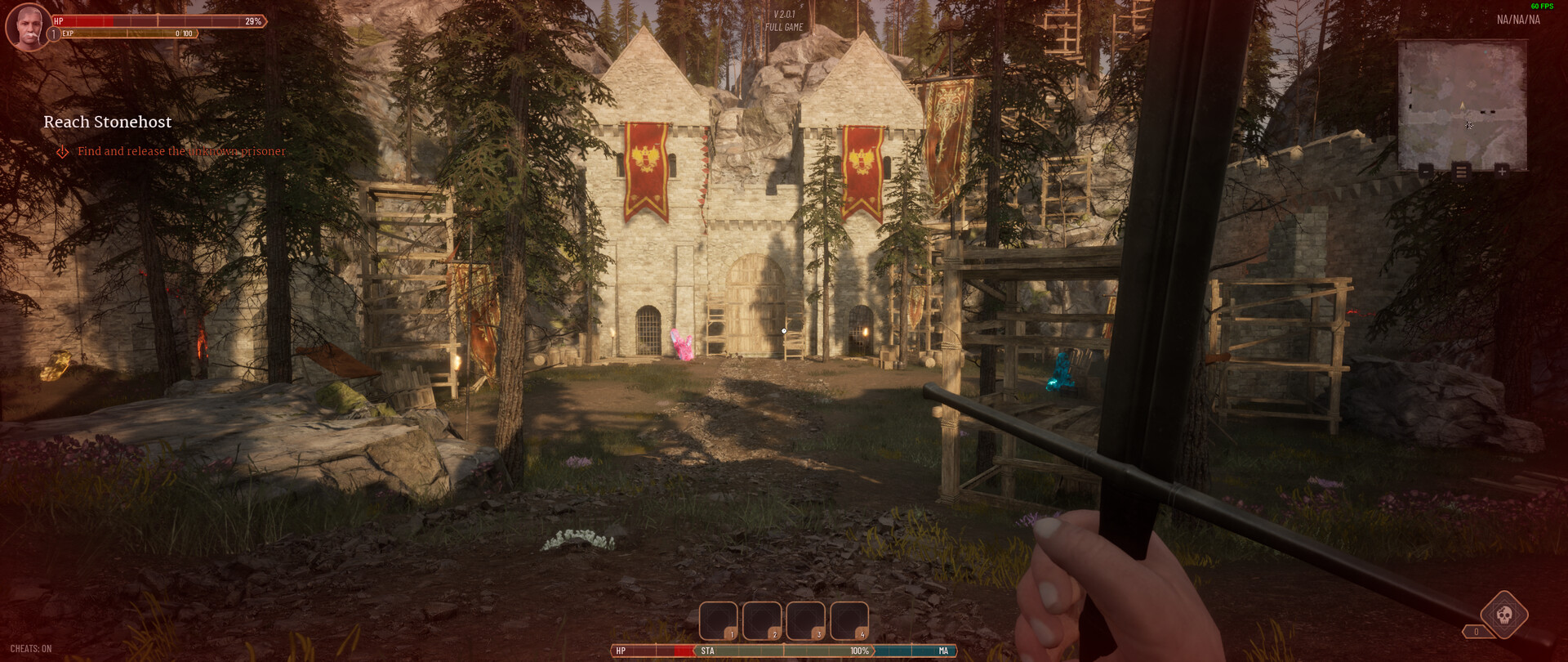Select hotbar slot number 1
The image size is (1568, 662).
click(x=719, y=621)
